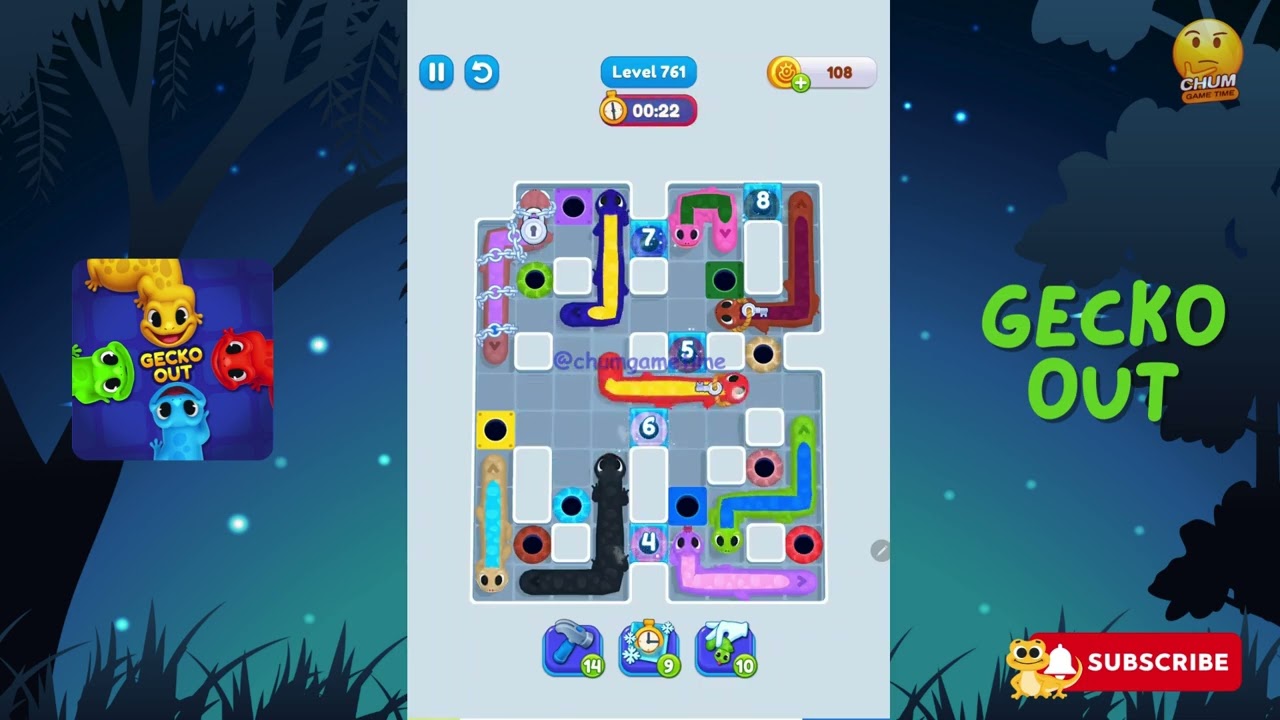Activate the snowflake freeze-time booster
1280x720 pixels.
click(x=649, y=648)
